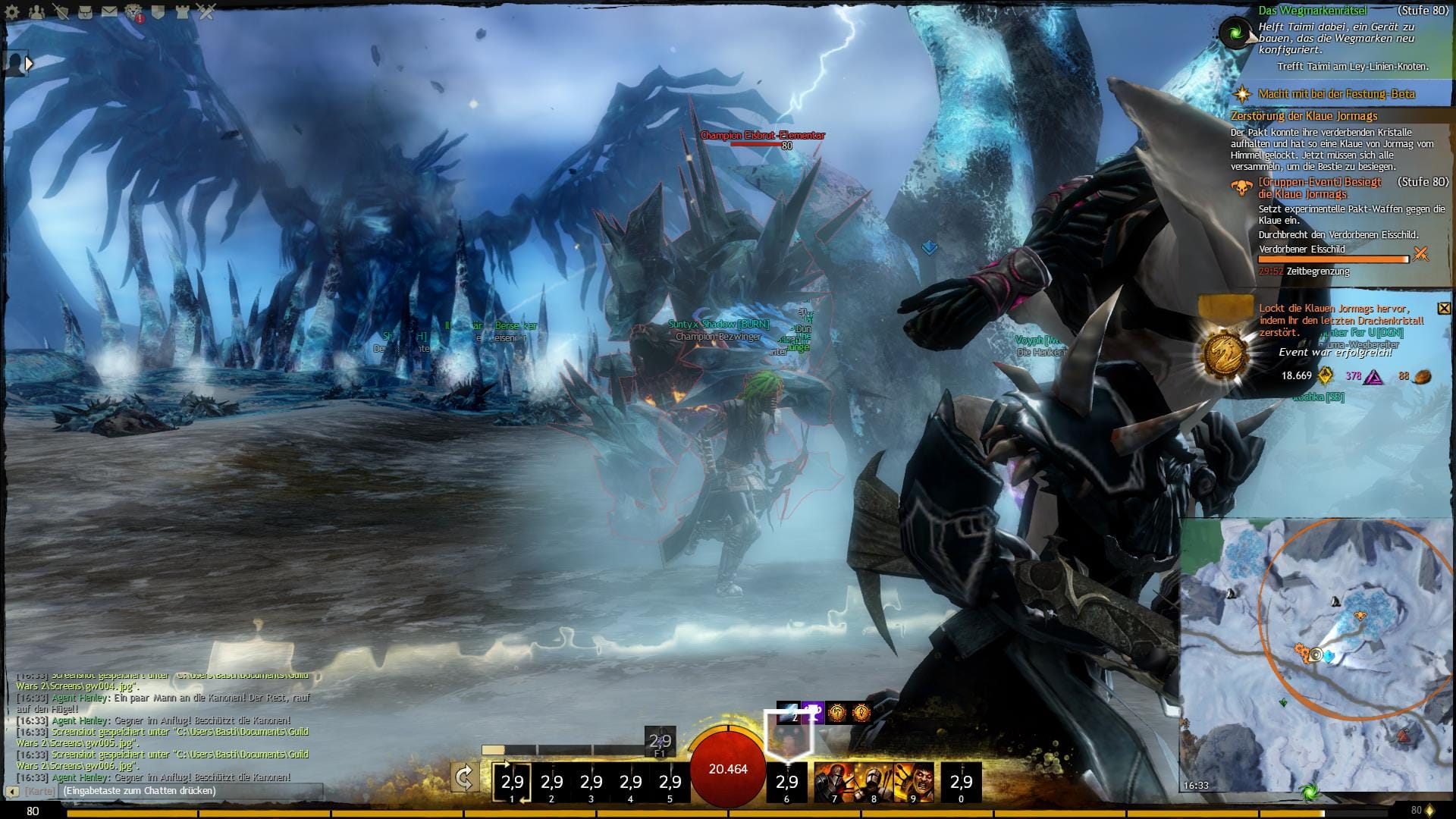Click the Festung-Beta announcement entry
This screenshot has width=1456, height=819.
coord(1336,94)
